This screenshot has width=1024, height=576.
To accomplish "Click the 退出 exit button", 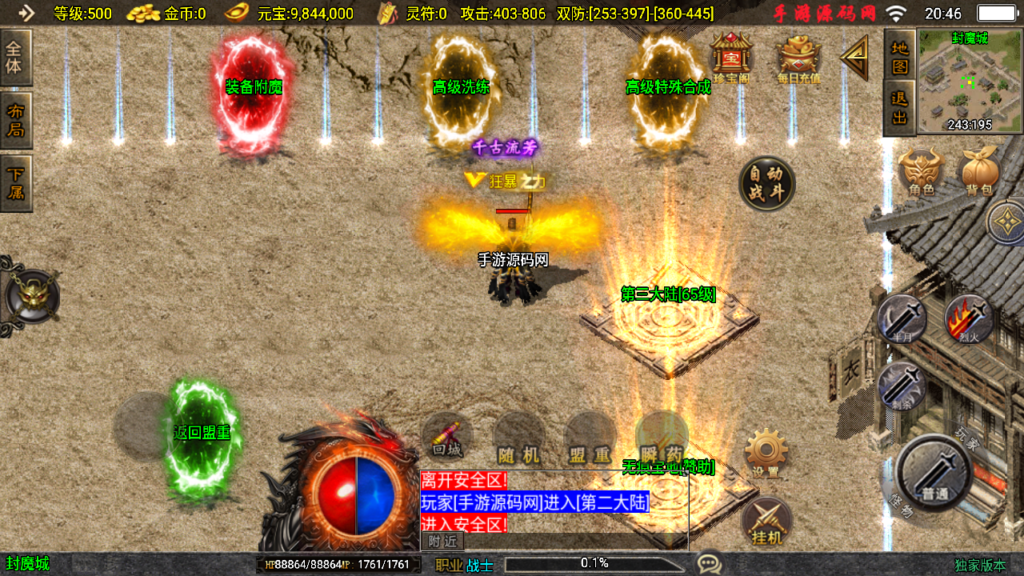I will tap(900, 108).
